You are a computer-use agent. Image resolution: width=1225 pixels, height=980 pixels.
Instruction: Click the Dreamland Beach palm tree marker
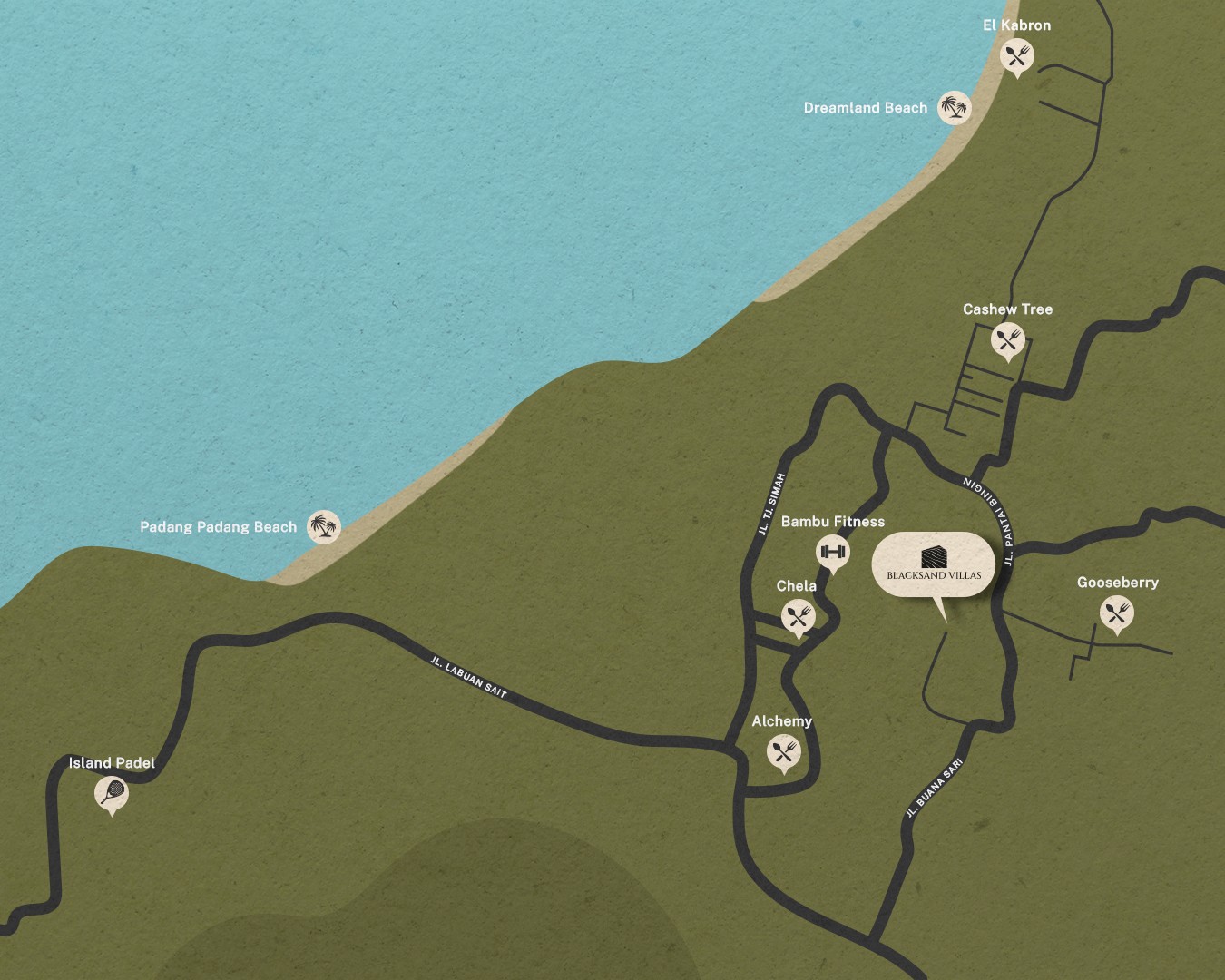tap(954, 108)
